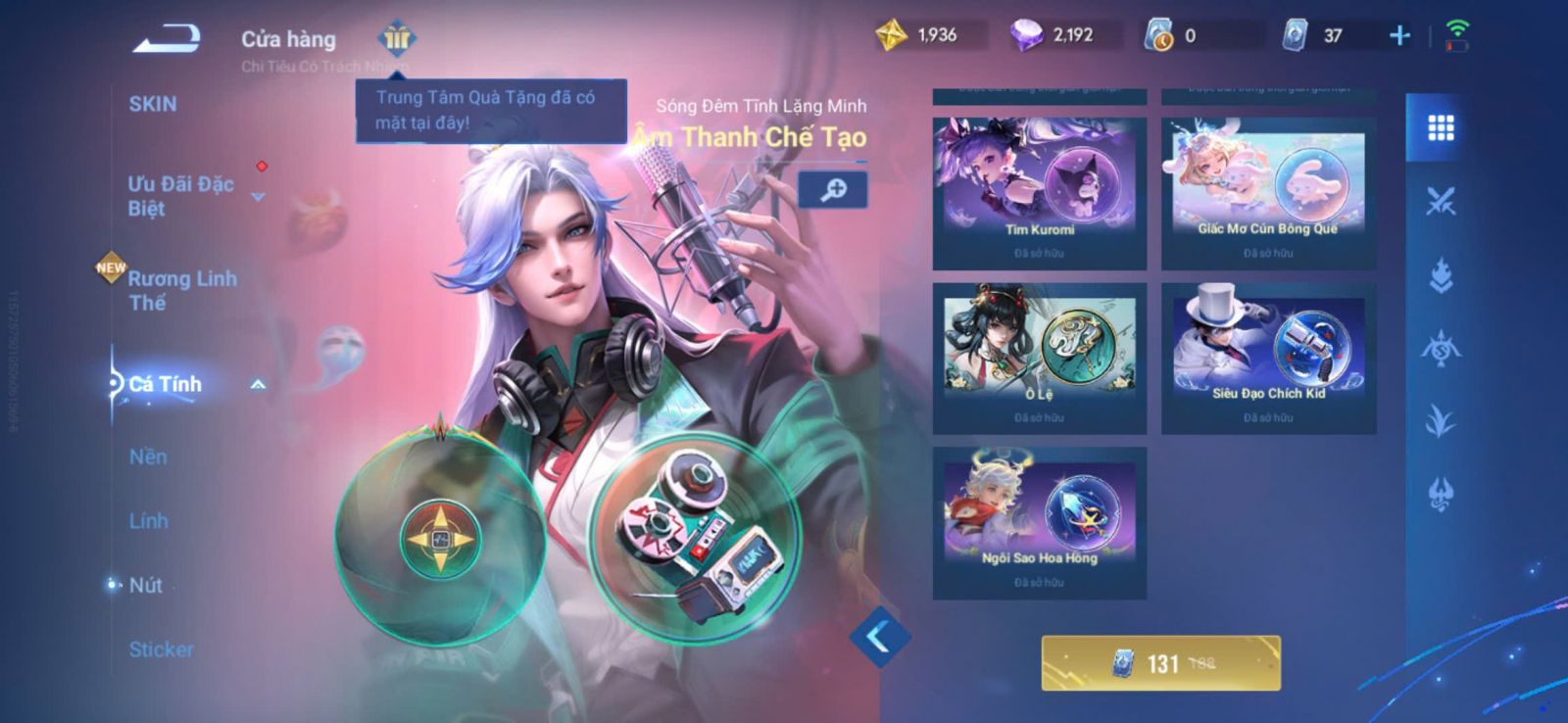The height and width of the screenshot is (723, 1568).
Task: Go back using the top-left arrow
Action: (x=167, y=39)
